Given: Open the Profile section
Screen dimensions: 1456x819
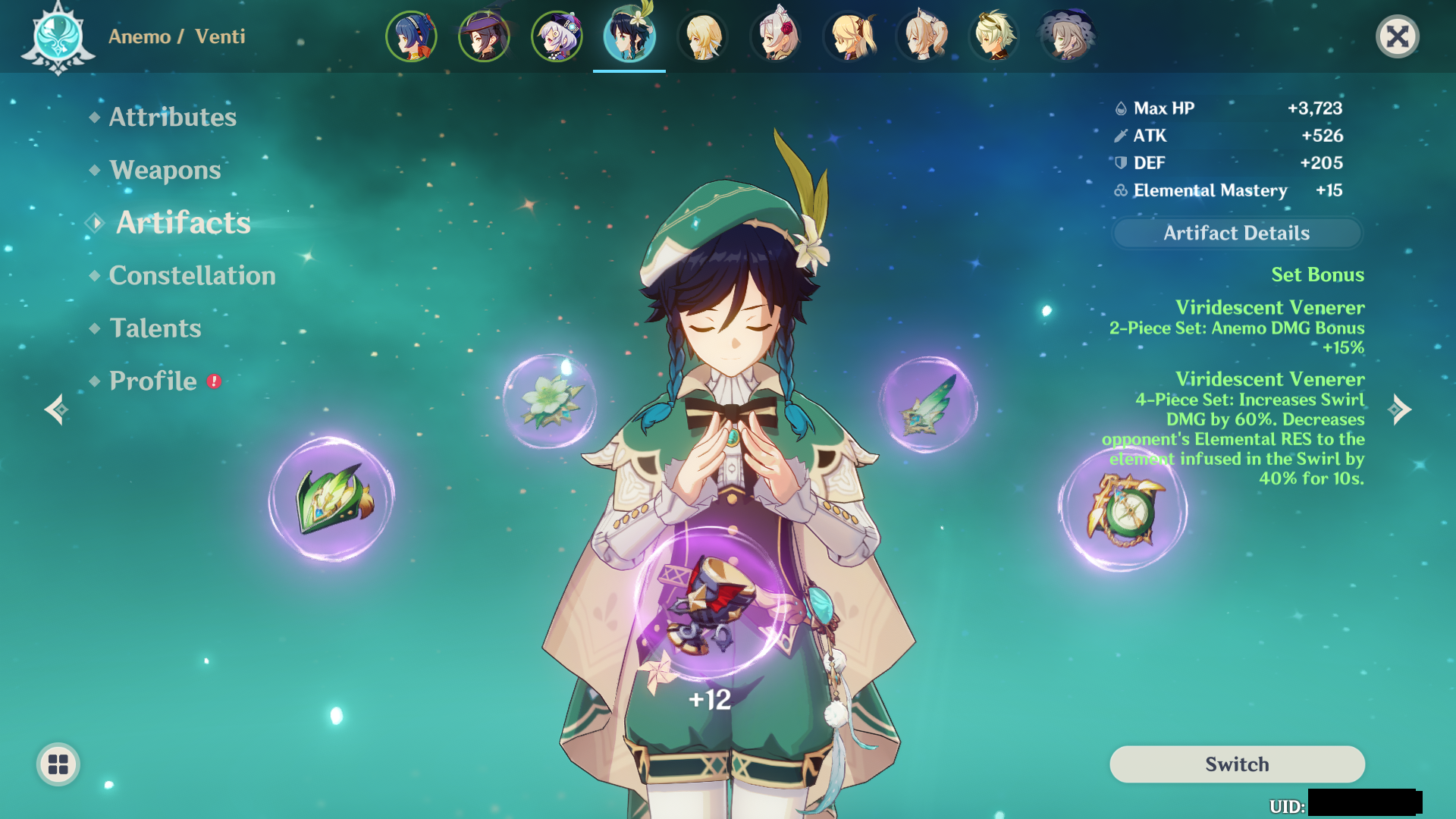Looking at the screenshot, I should (153, 381).
